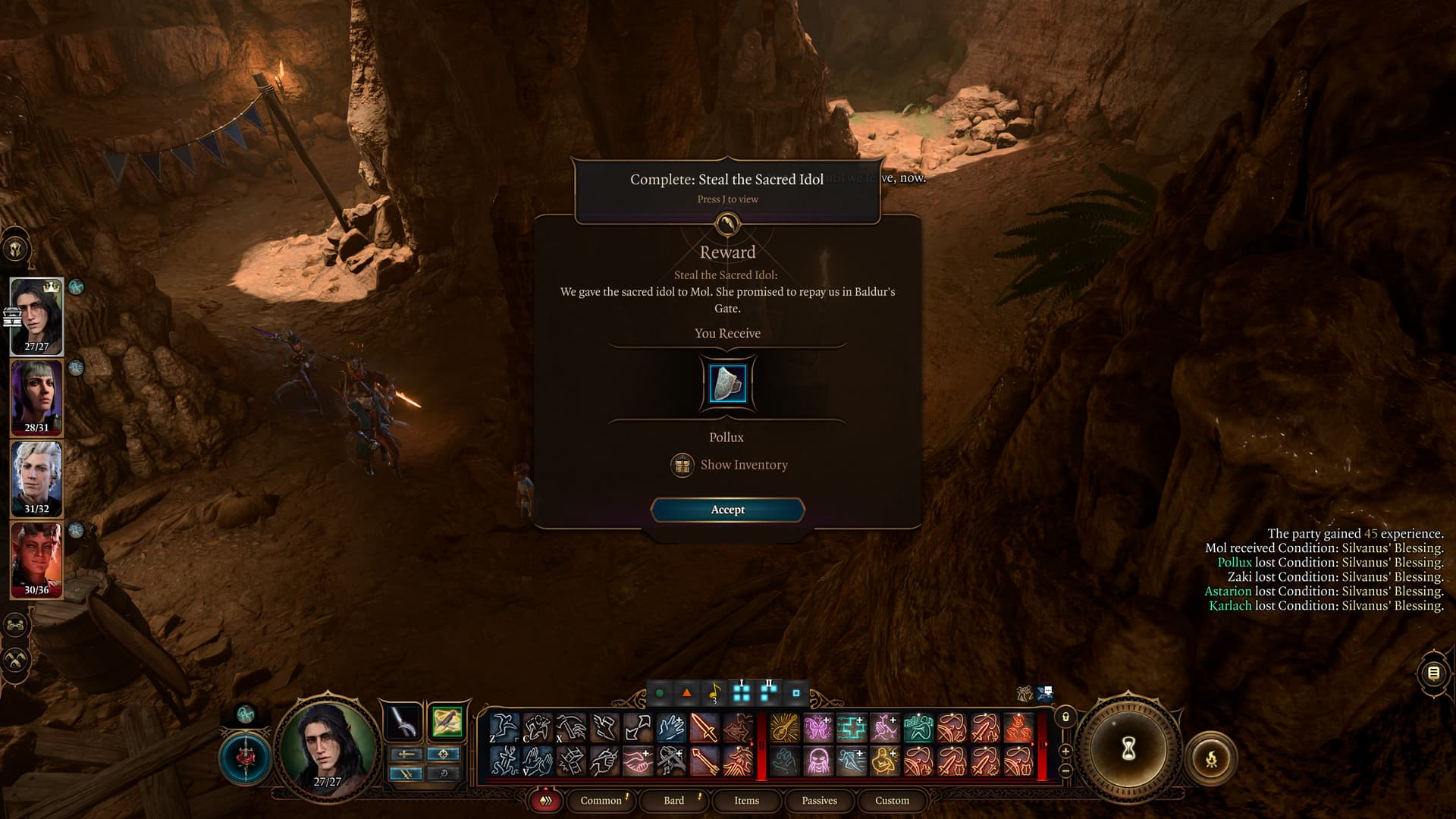Show the Passives tab
The image size is (1456, 819).
click(819, 800)
